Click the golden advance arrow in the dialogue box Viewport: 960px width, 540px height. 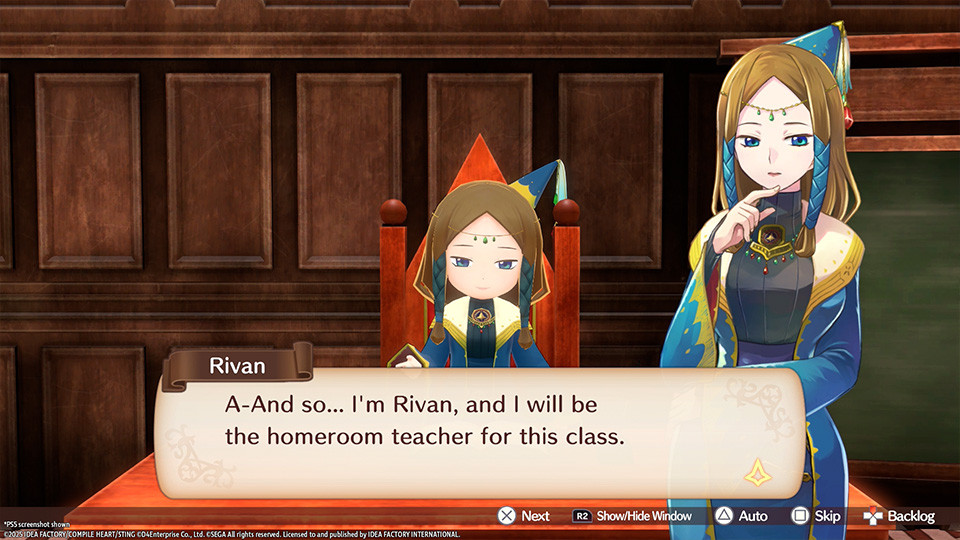click(x=756, y=471)
